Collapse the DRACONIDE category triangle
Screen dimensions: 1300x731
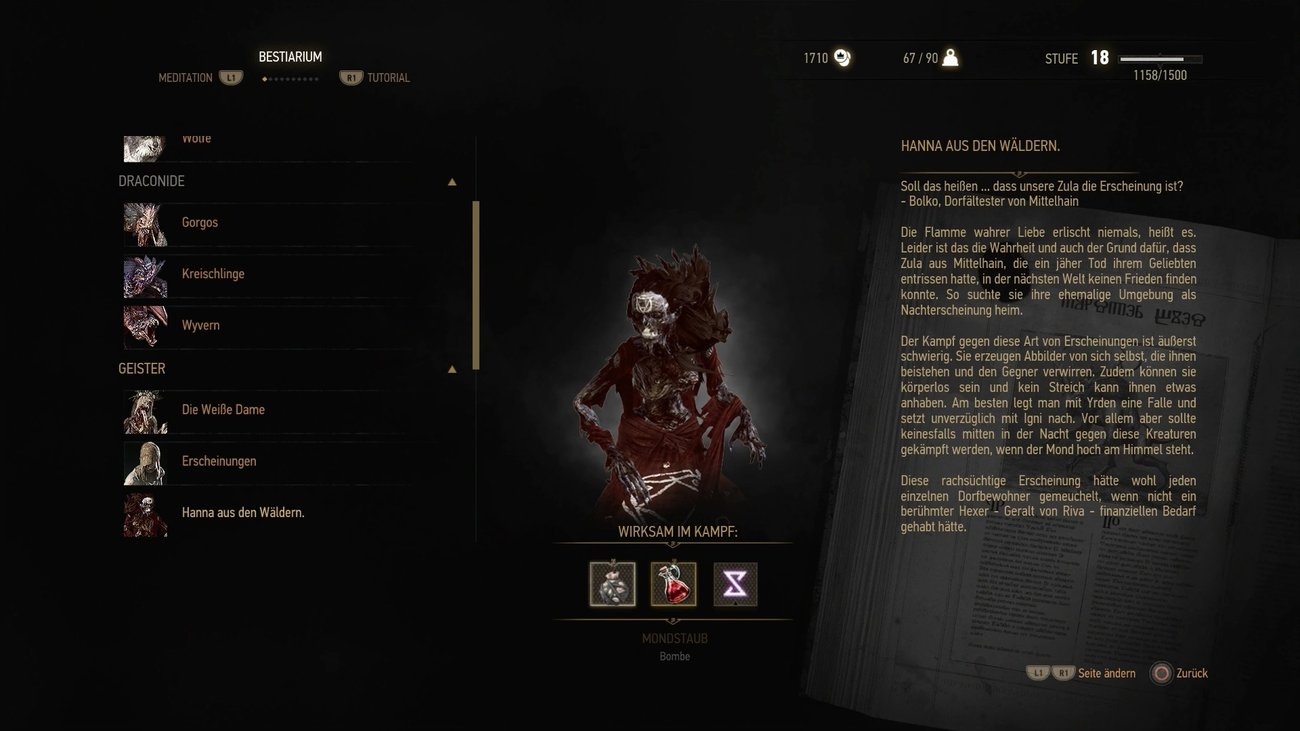[x=451, y=180]
